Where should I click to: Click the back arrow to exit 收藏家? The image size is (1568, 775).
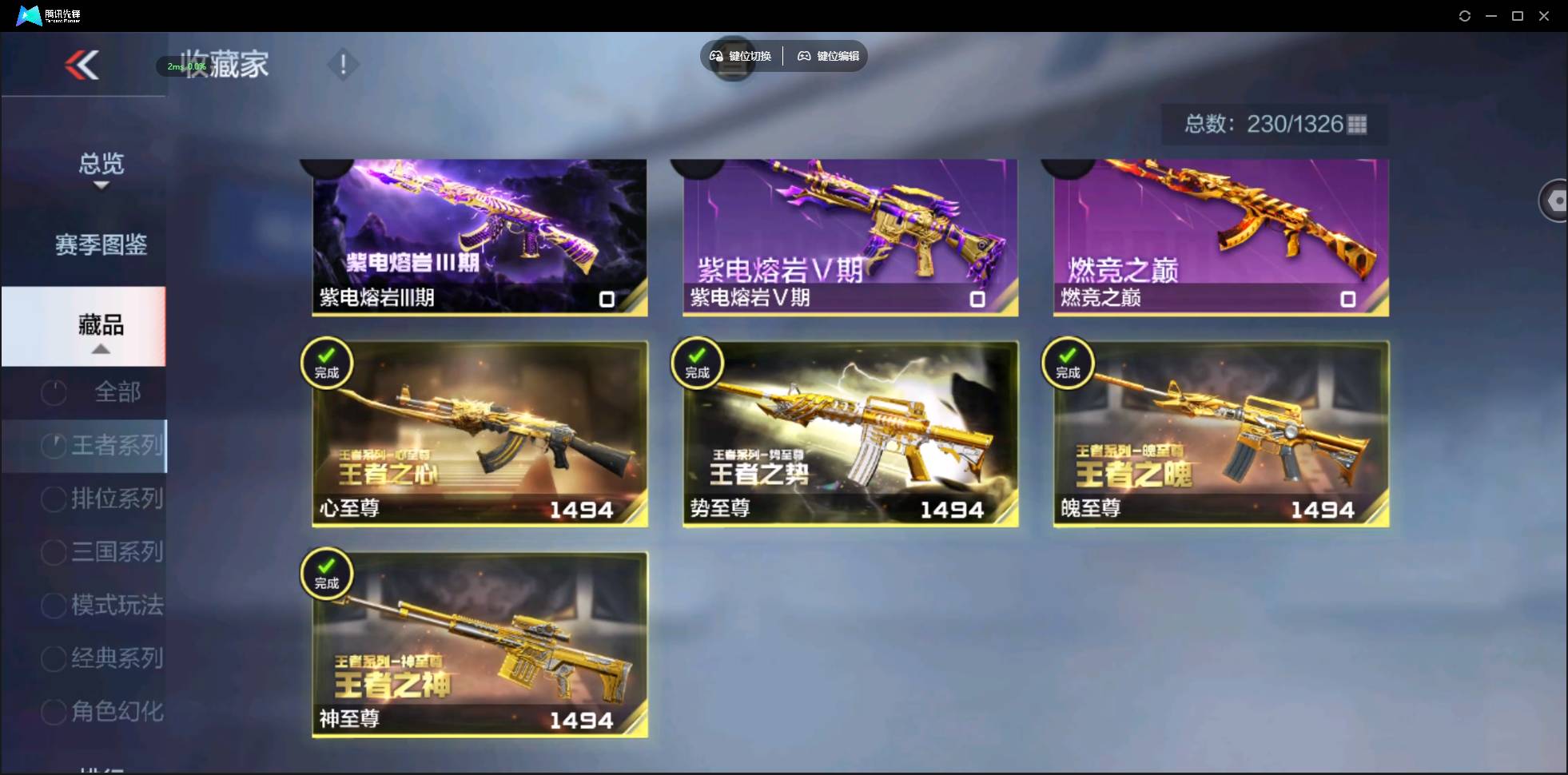(x=82, y=65)
